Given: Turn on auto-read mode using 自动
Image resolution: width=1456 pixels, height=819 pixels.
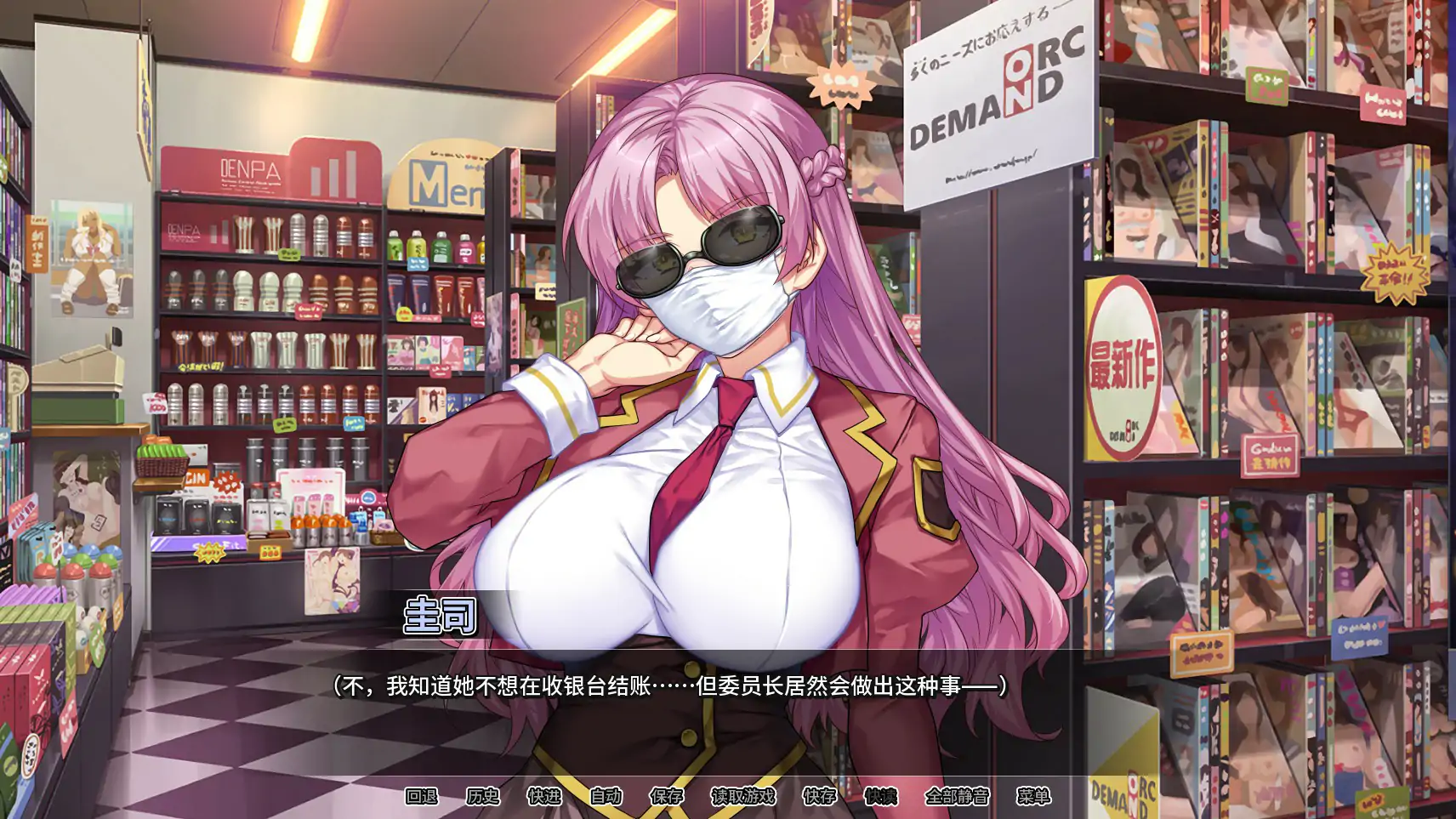Looking at the screenshot, I should tap(606, 798).
